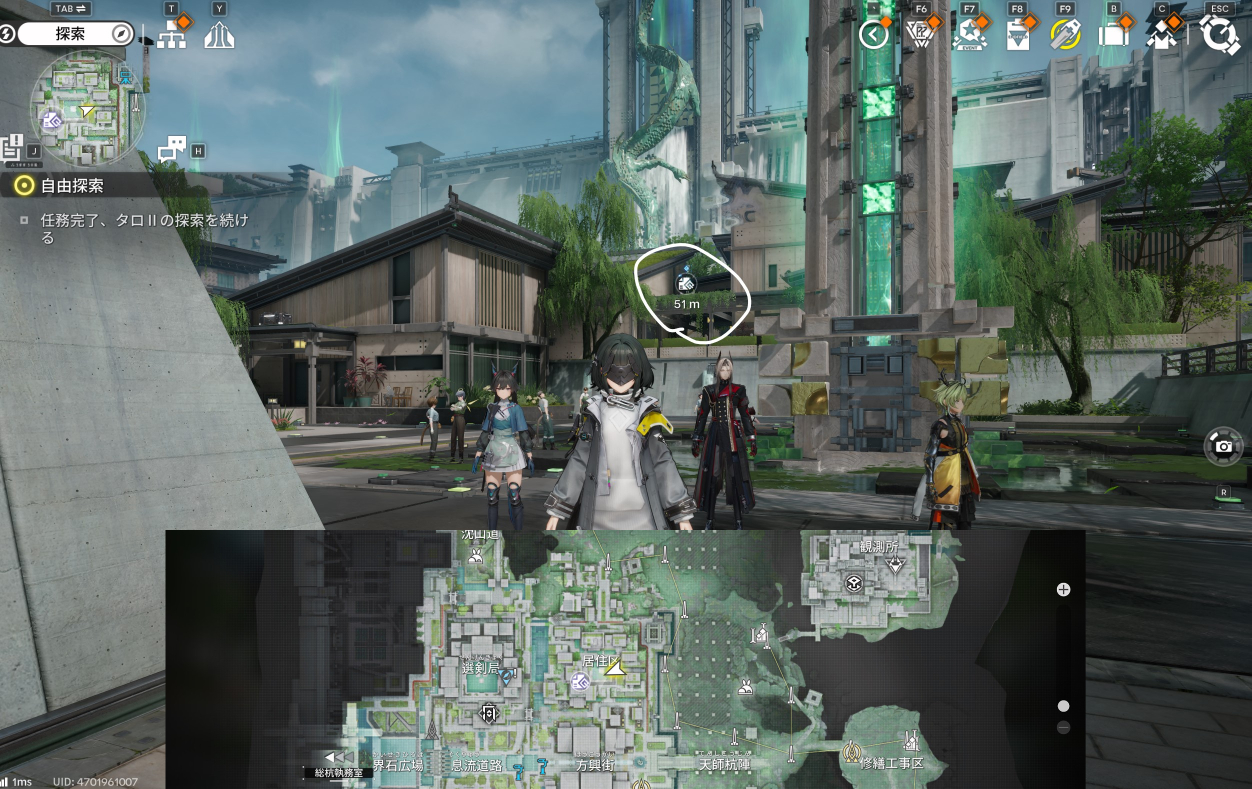Open the camera photo mode button
Image resolution: width=1252 pixels, height=789 pixels.
(x=1223, y=446)
